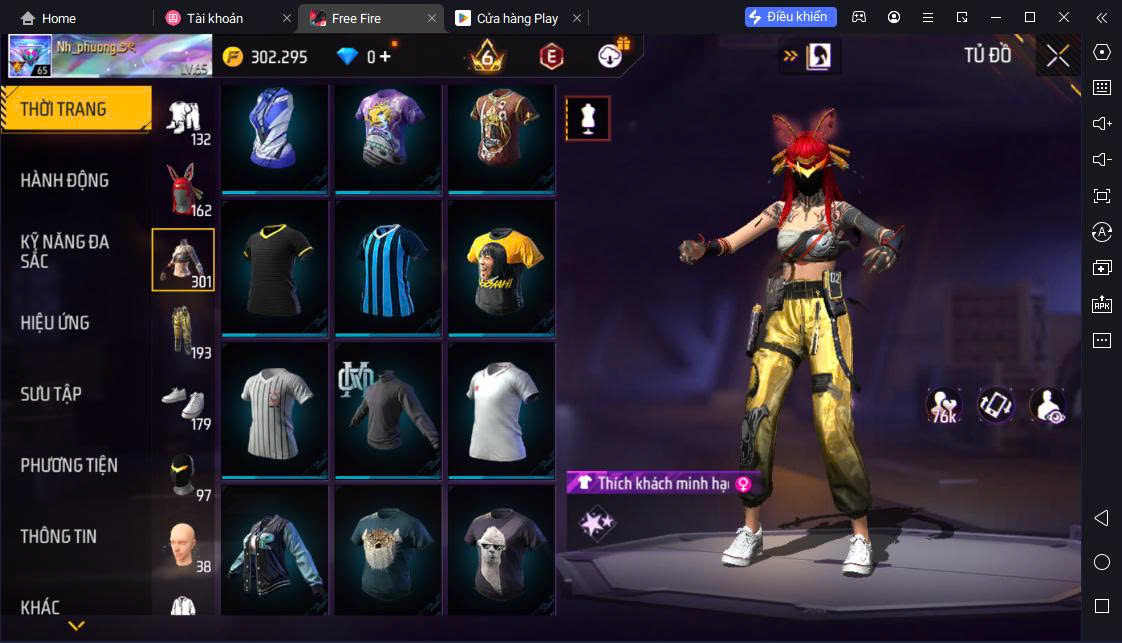
Task: Open the THÔNG TIN tab
Action: point(59,536)
